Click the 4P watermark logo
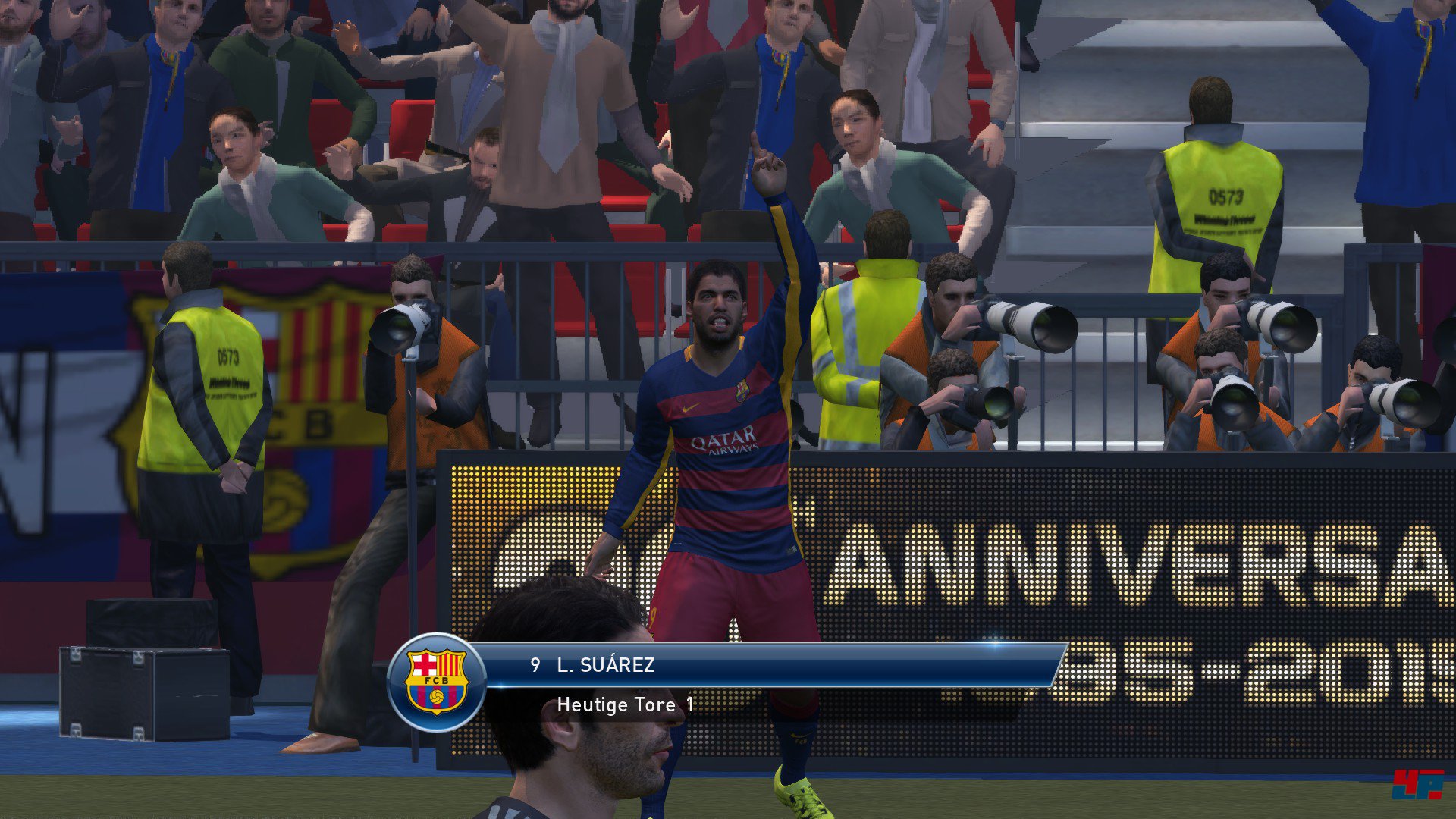Viewport: 1456px width, 819px height. (1416, 784)
